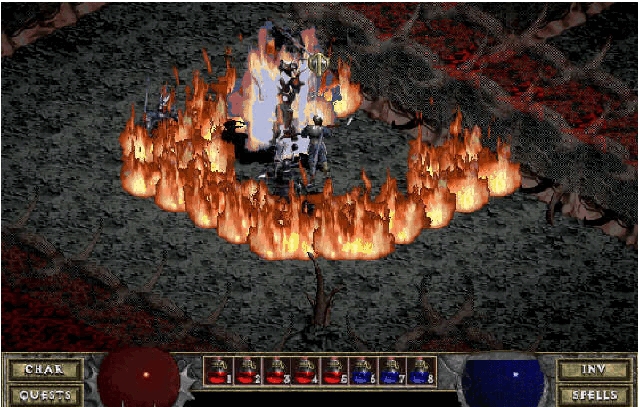The image size is (640, 407).
Task: Use the red potion in belt slot 3
Action: coord(277,371)
